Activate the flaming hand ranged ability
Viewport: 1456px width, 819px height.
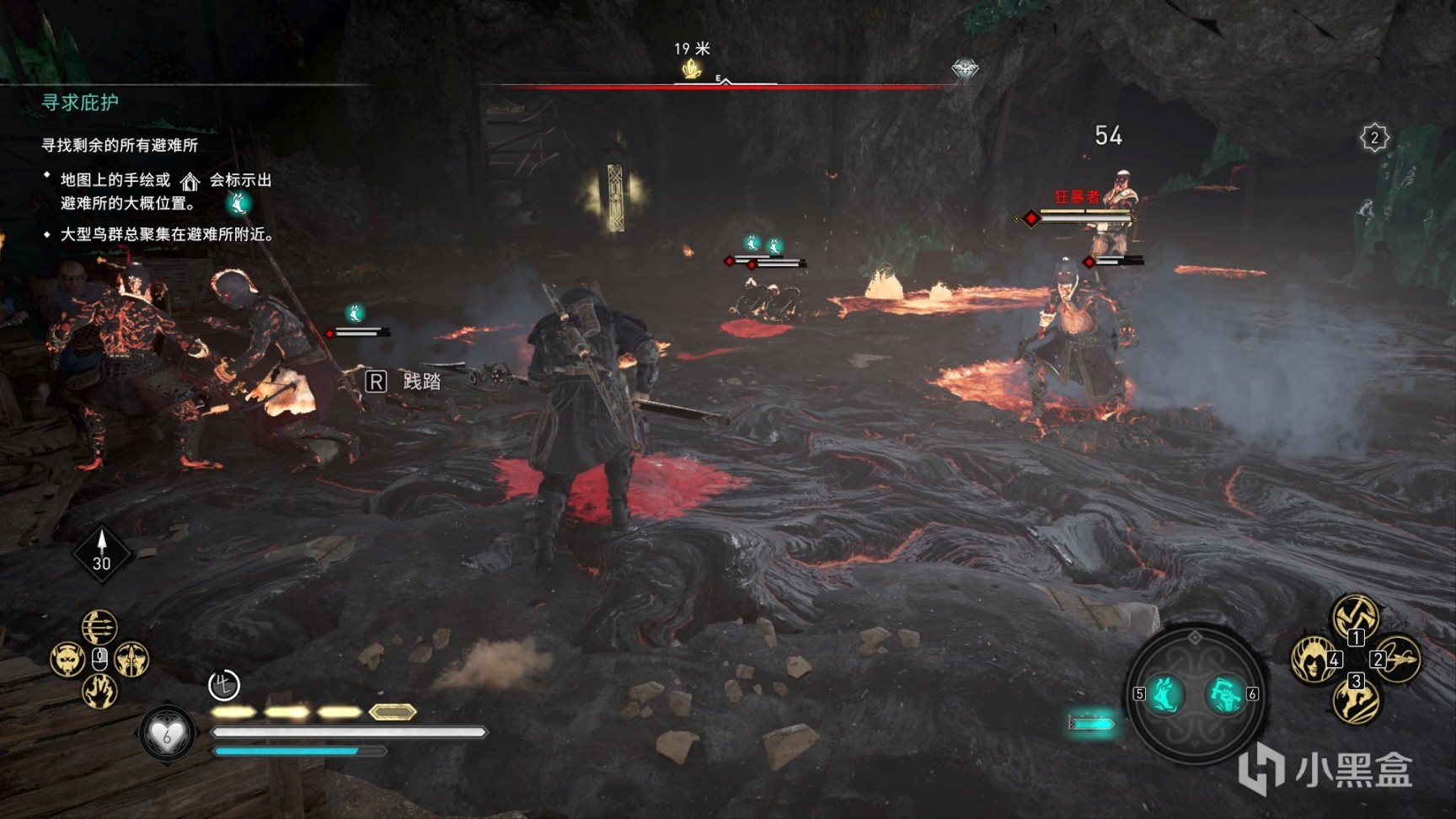click(x=99, y=692)
